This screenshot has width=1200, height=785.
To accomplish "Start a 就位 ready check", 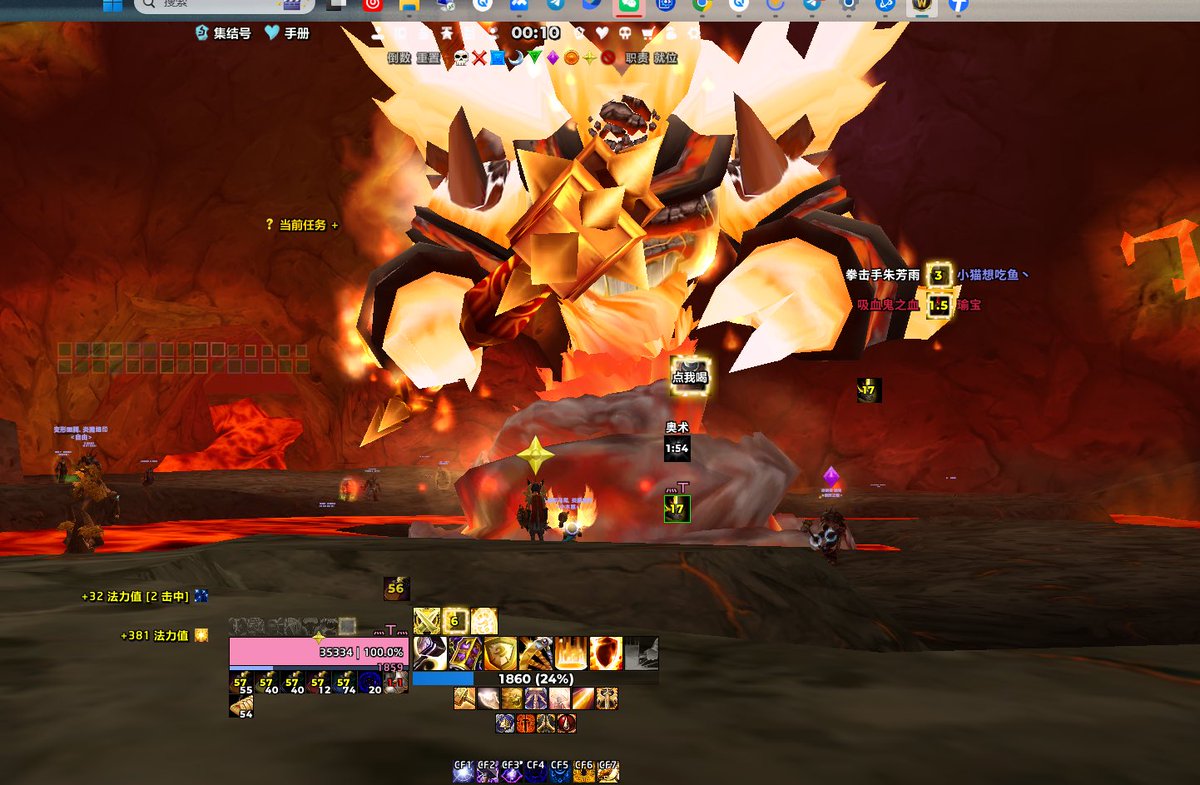I will 665,58.
